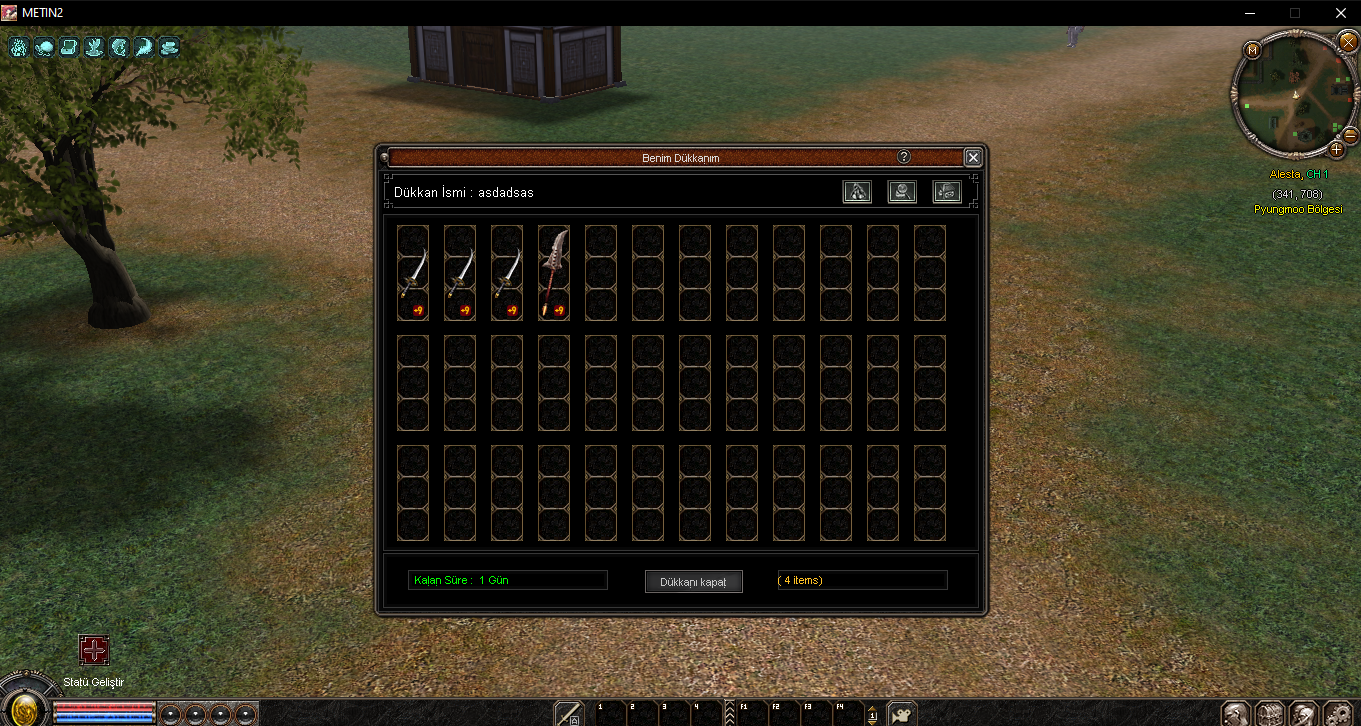
Task: Zoom out the minimap with minus button
Action: coord(1350,135)
